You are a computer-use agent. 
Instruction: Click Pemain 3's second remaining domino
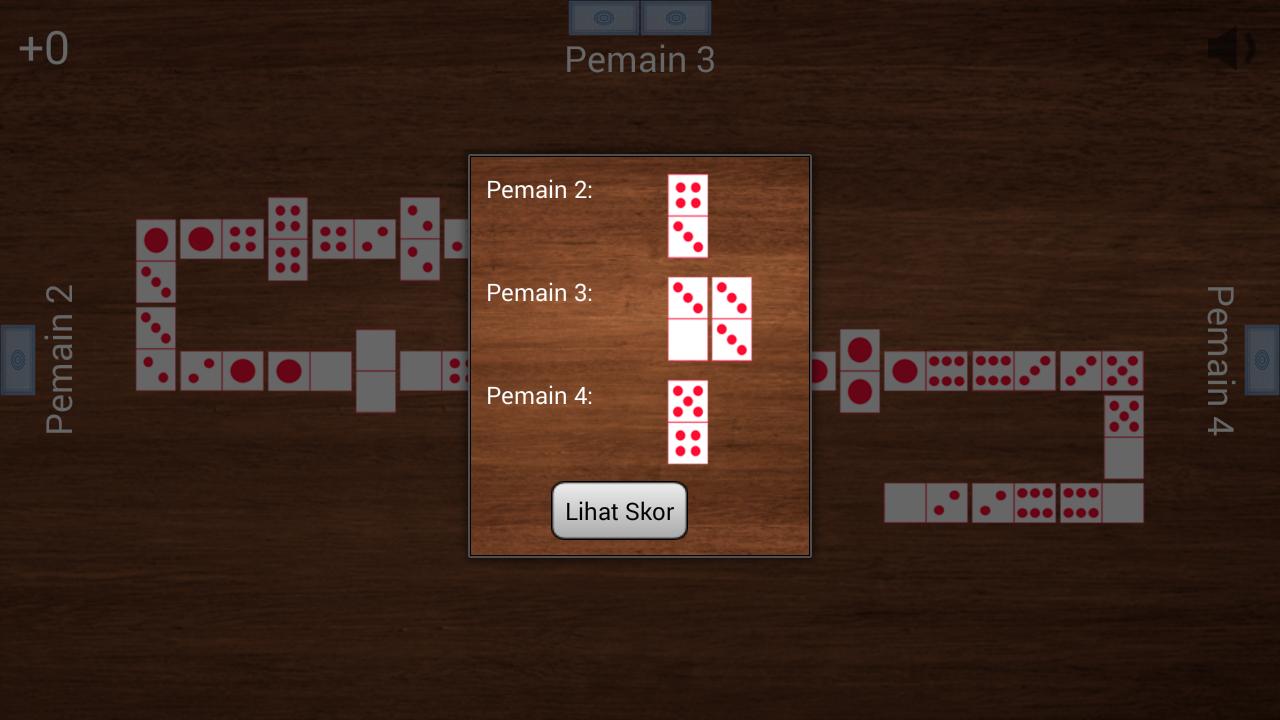tap(733, 319)
